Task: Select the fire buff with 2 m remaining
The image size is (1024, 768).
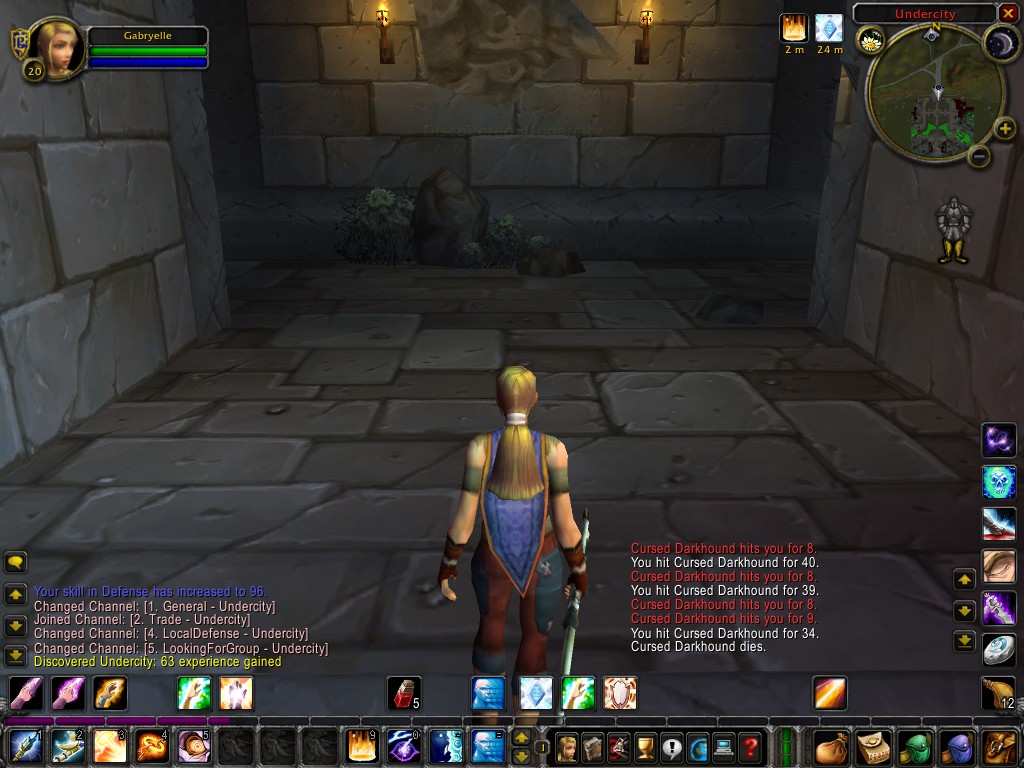Action: [x=794, y=27]
